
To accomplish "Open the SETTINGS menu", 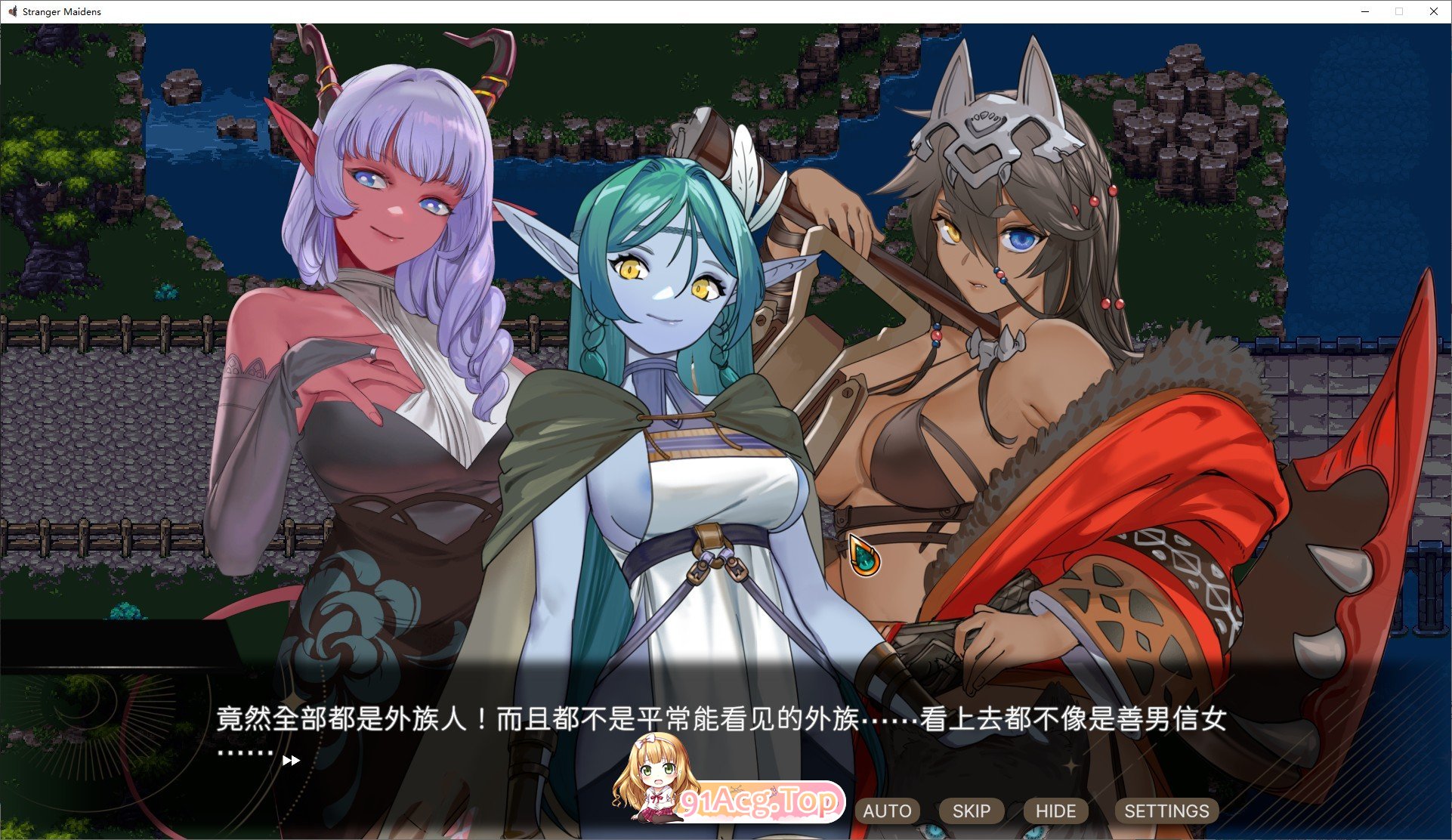I will pyautogui.click(x=1166, y=811).
